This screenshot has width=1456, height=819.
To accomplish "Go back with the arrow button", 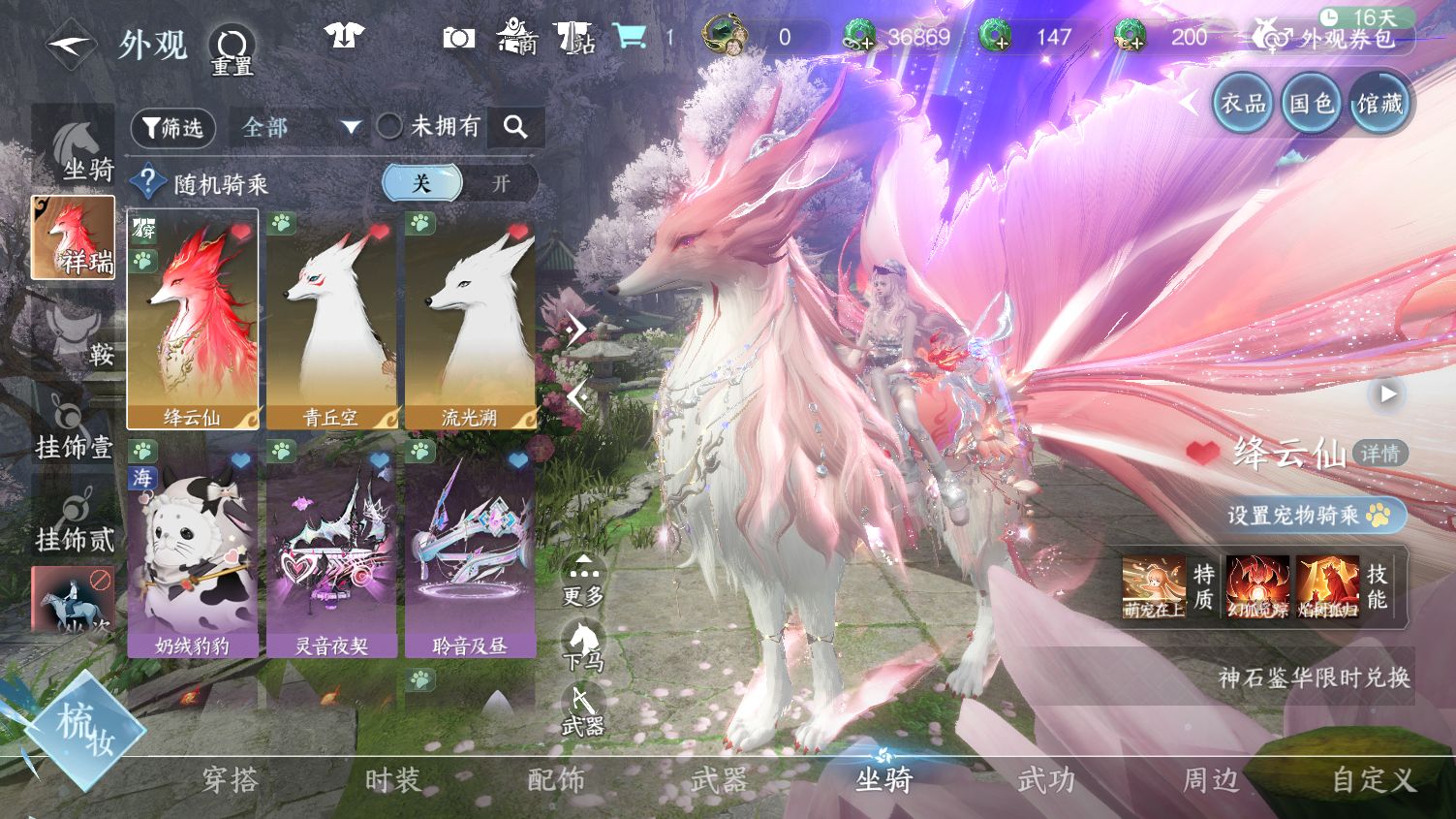I will tap(70, 45).
